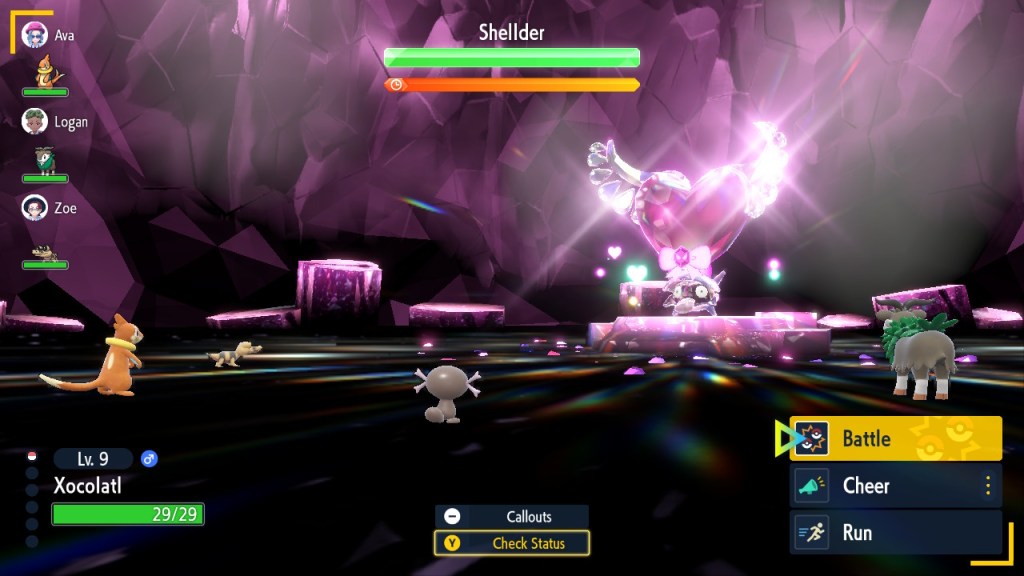Screen dimensions: 1024x576
Task: Select ally Ava in the party list
Action: tap(48, 36)
